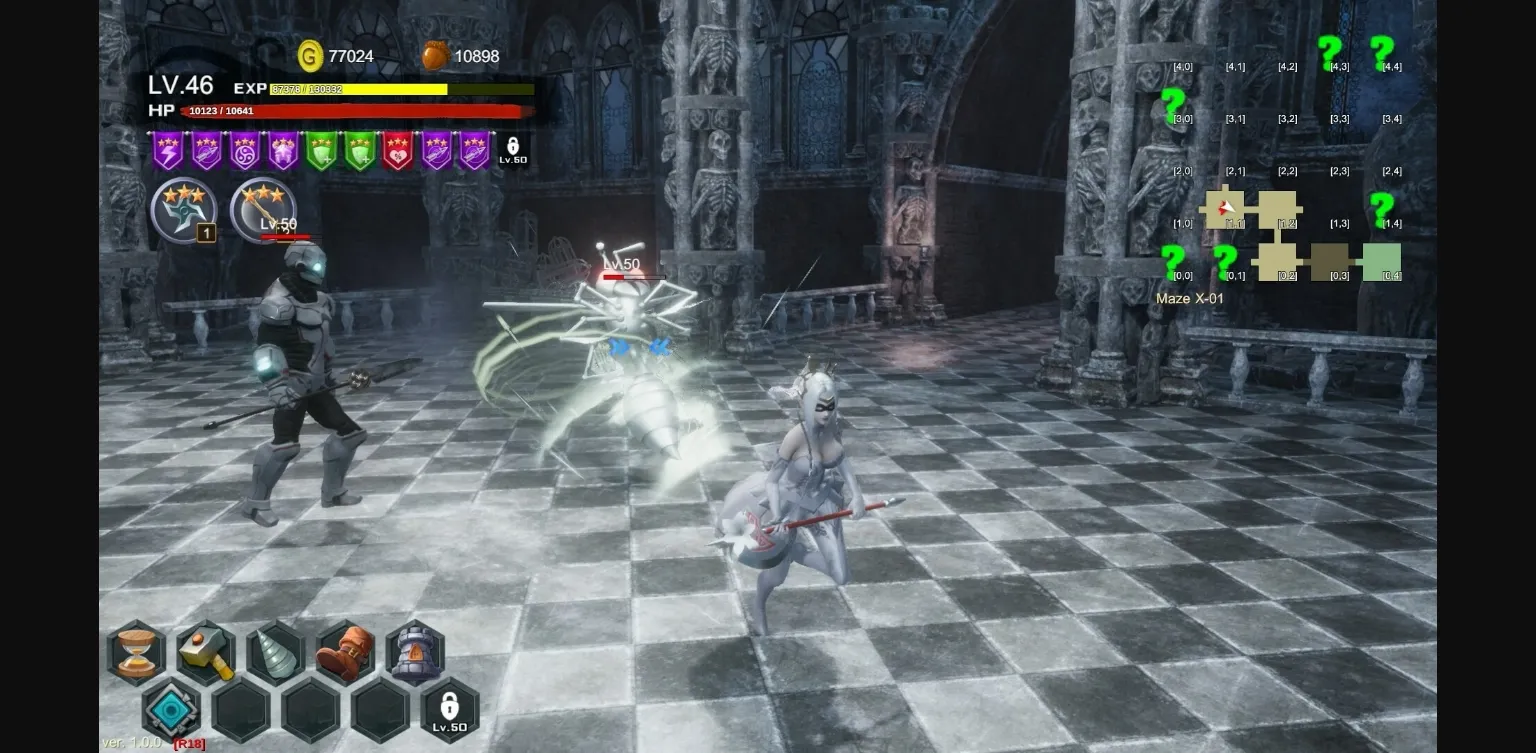Screen dimensions: 1536x753
Task: Inspect the purple lightning bolt banner
Action: point(168,150)
